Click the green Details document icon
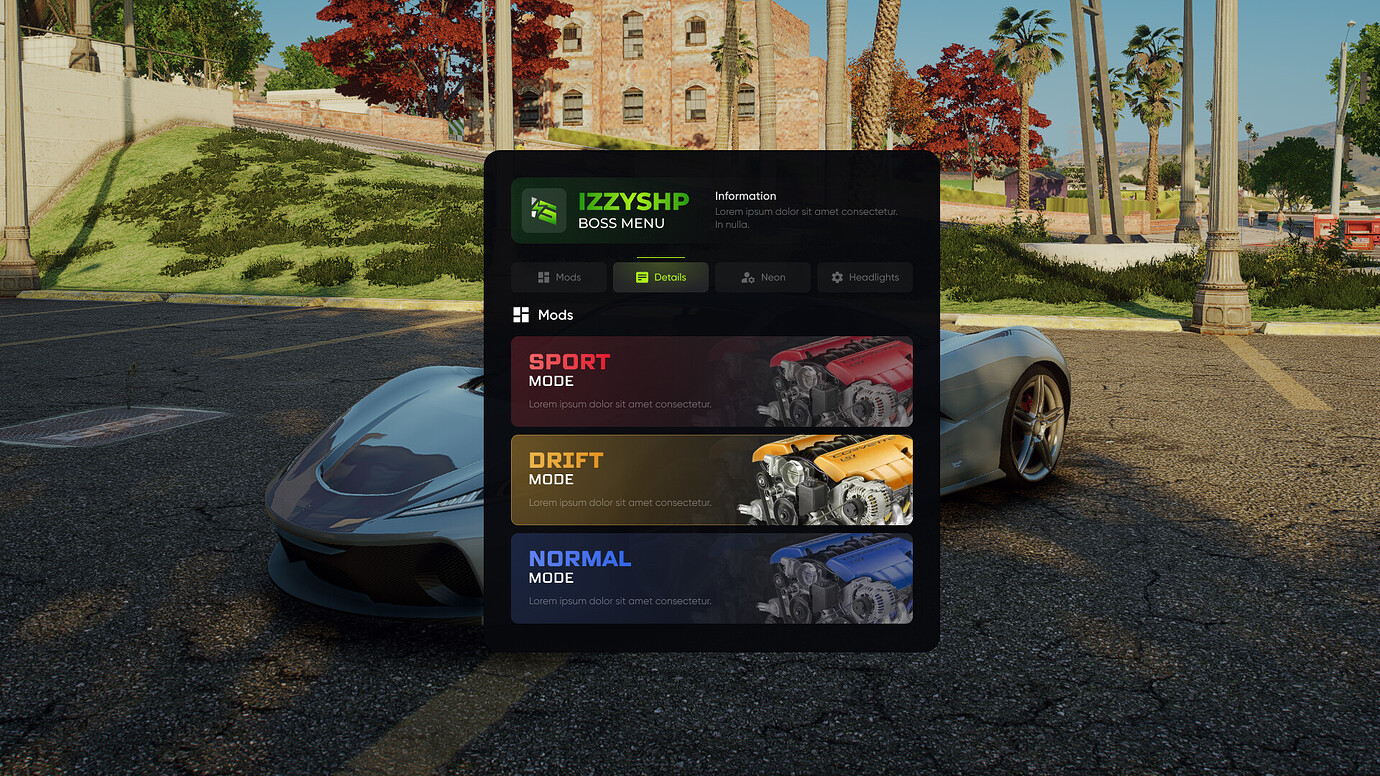 point(641,277)
